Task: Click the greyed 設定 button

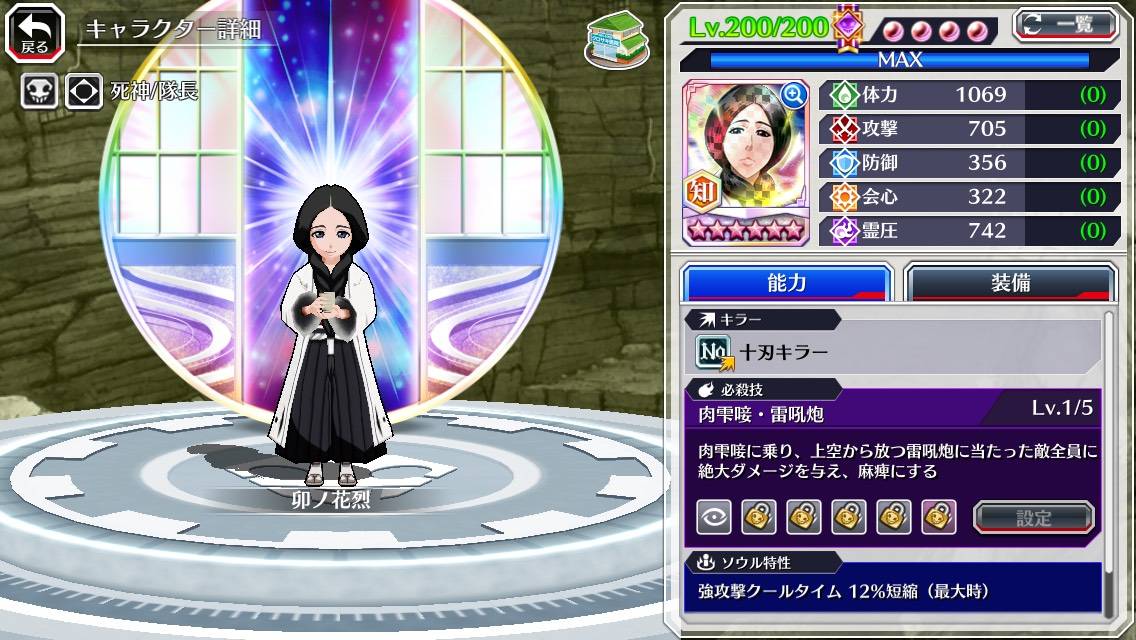Action: [1033, 517]
